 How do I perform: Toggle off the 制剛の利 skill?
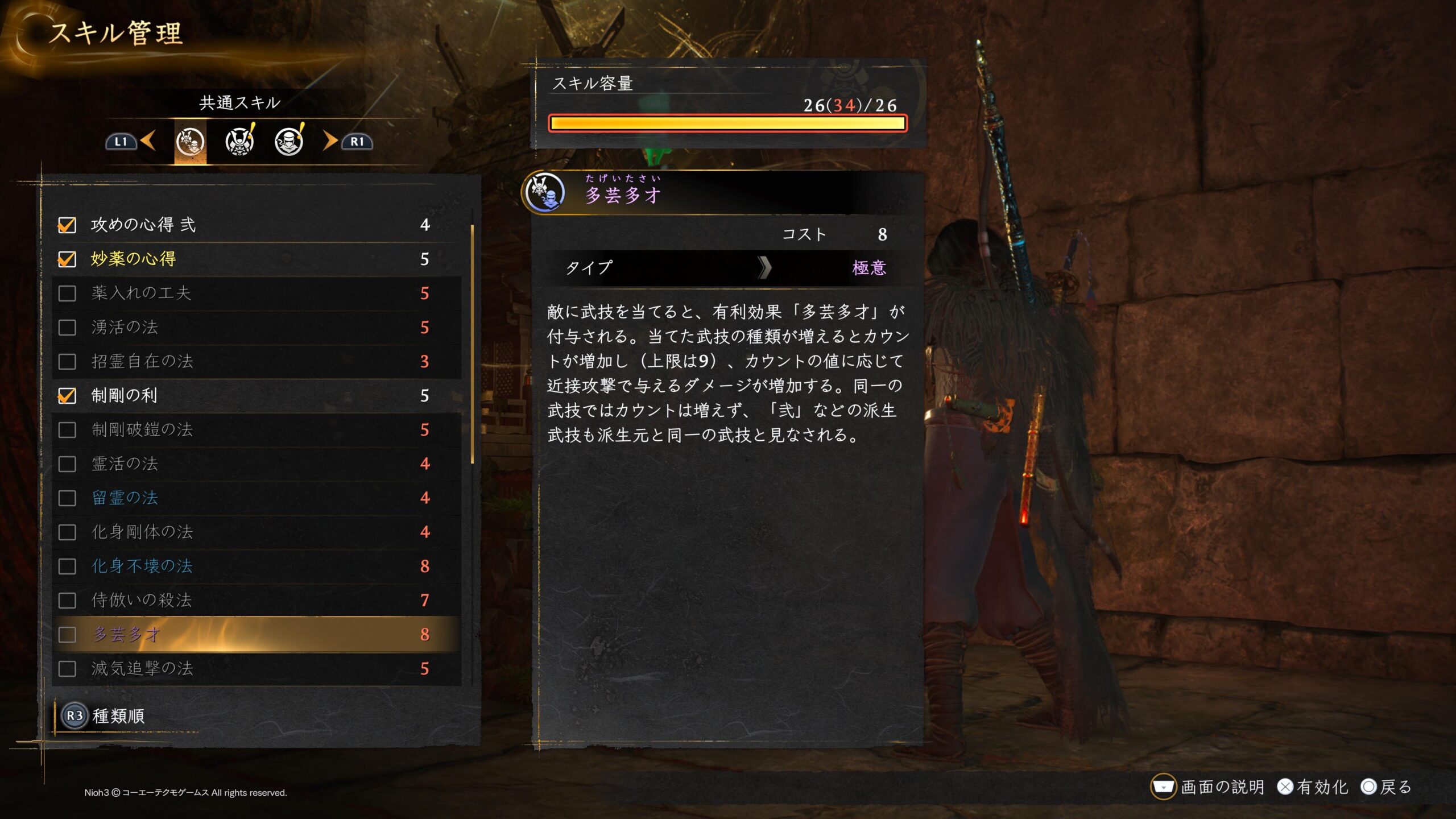tap(67, 396)
